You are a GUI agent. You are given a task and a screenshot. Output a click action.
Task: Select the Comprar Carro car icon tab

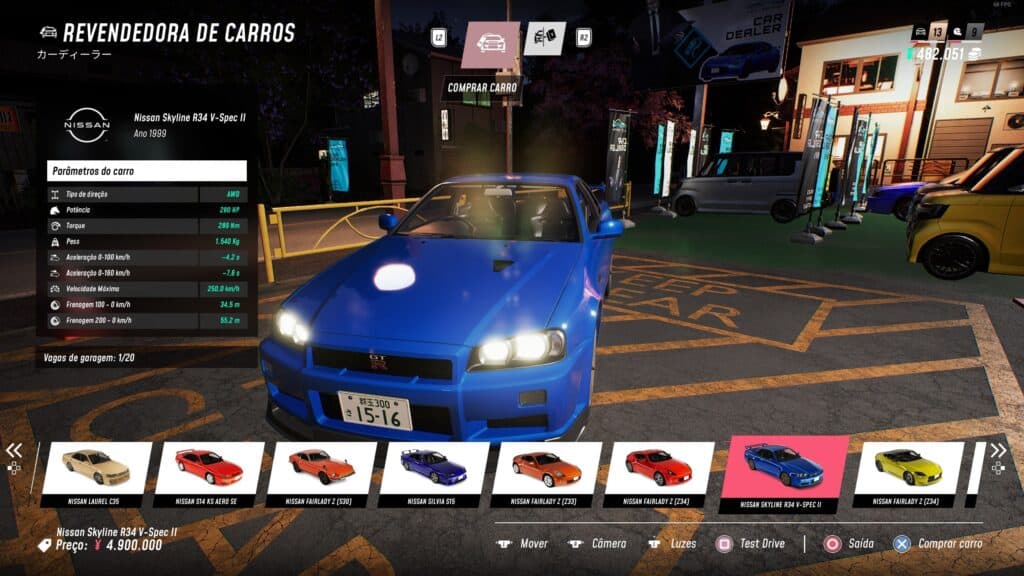490,44
